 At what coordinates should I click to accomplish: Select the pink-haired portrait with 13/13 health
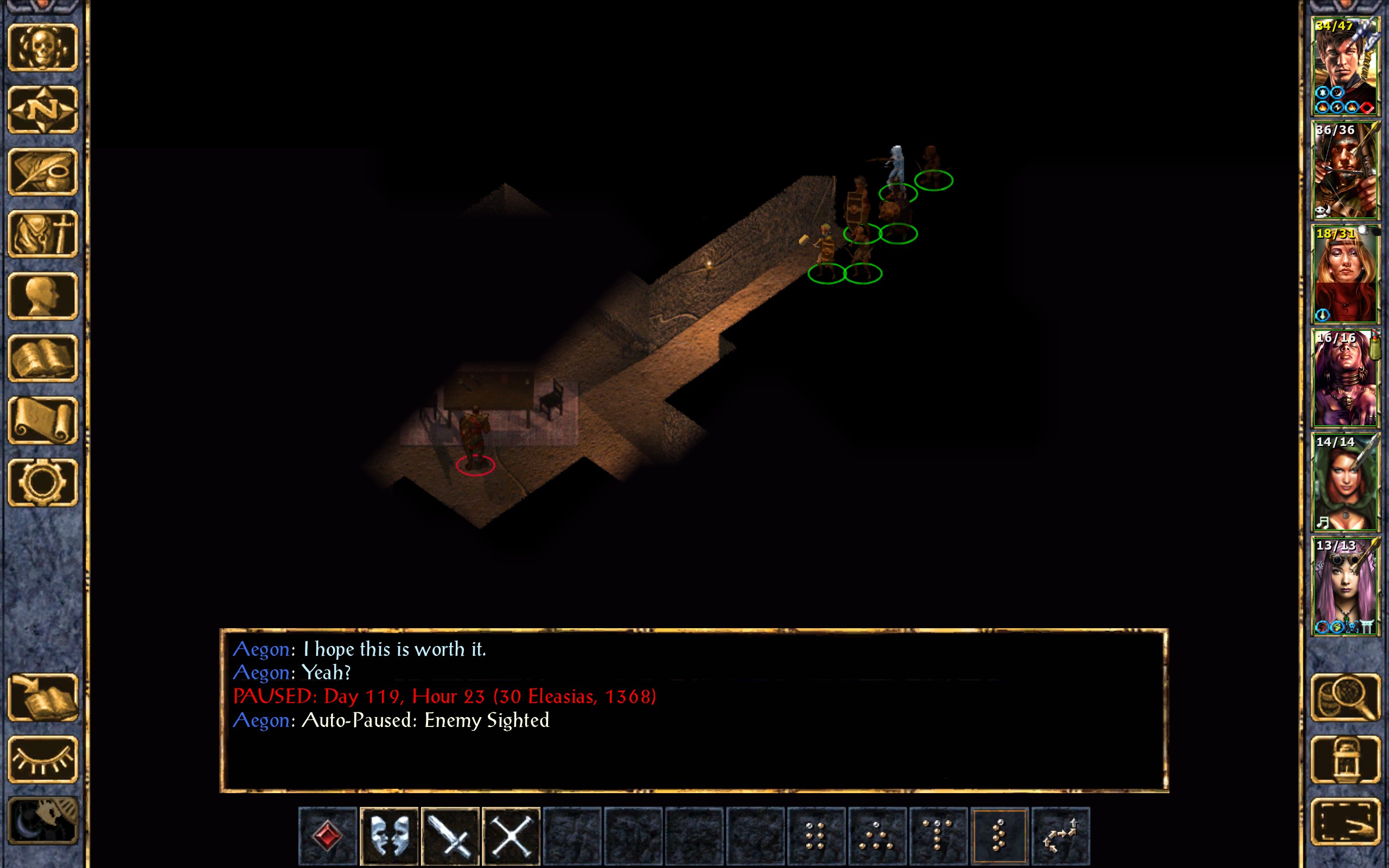[1345, 586]
